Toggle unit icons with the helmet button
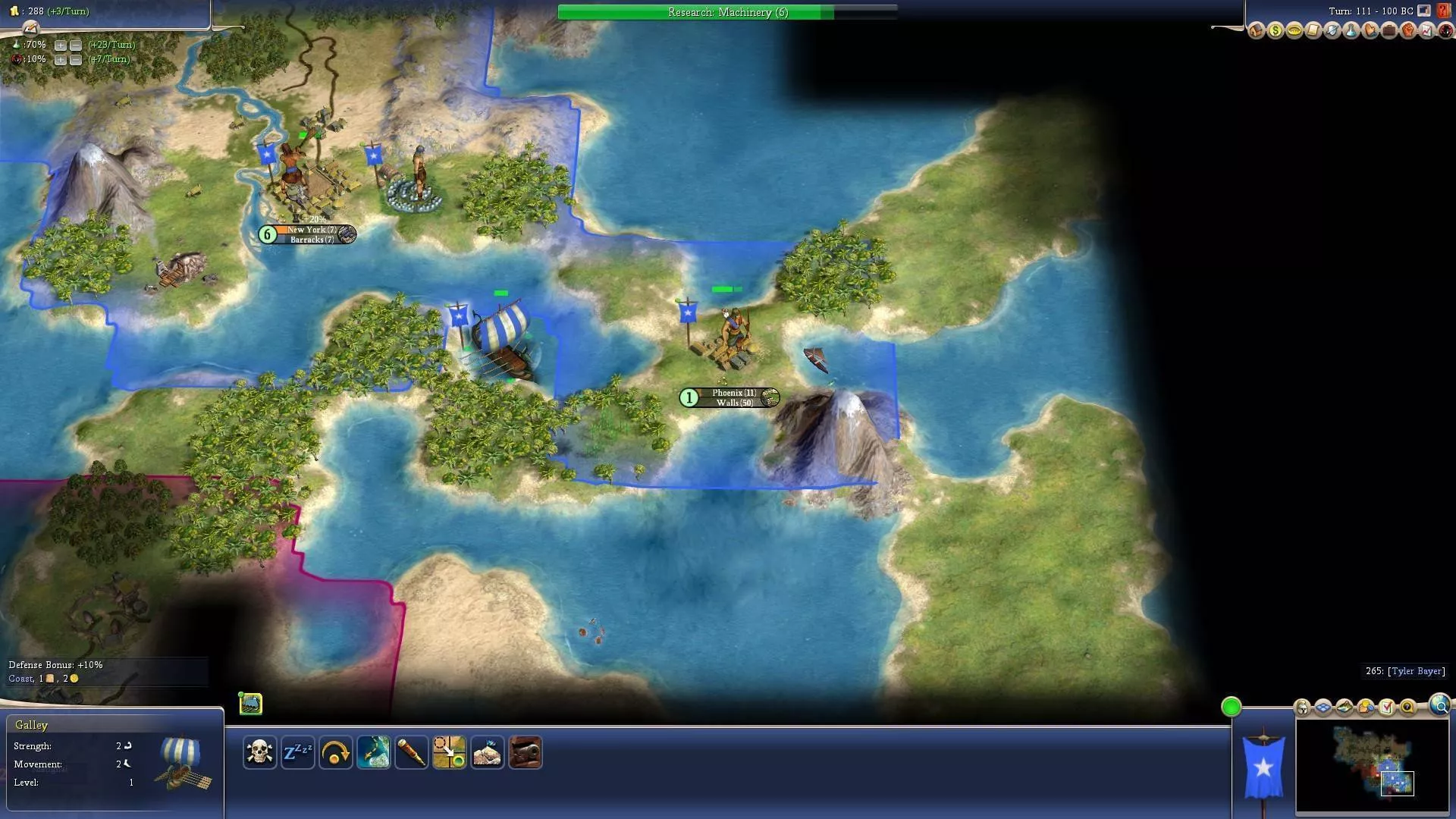The image size is (1456, 819). (x=1302, y=708)
